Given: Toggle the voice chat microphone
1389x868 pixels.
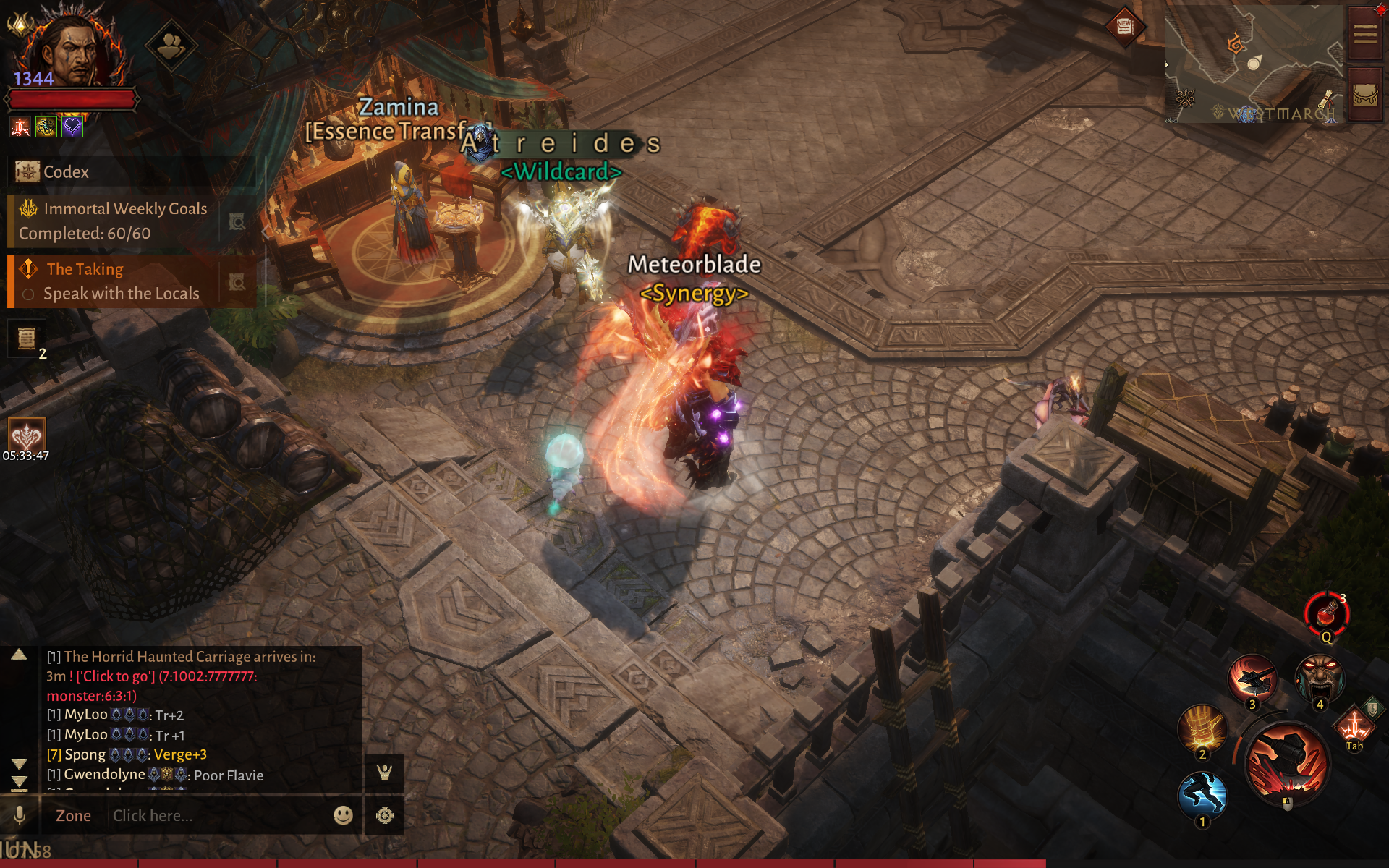Looking at the screenshot, I should tap(20, 815).
